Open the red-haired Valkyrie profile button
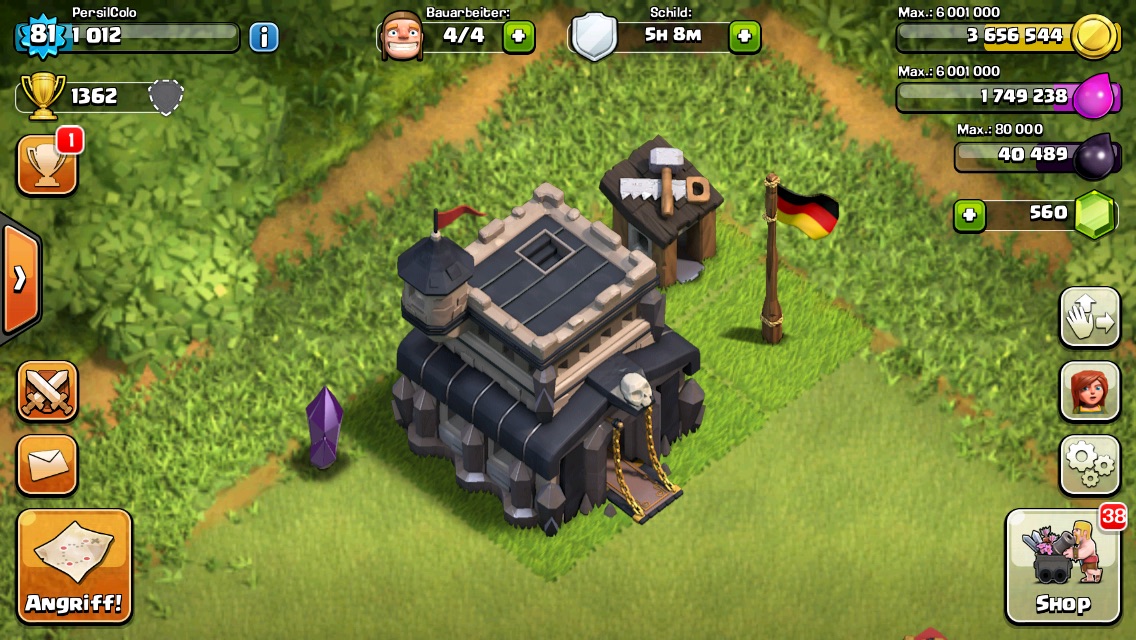This screenshot has width=1136, height=640. [1090, 391]
